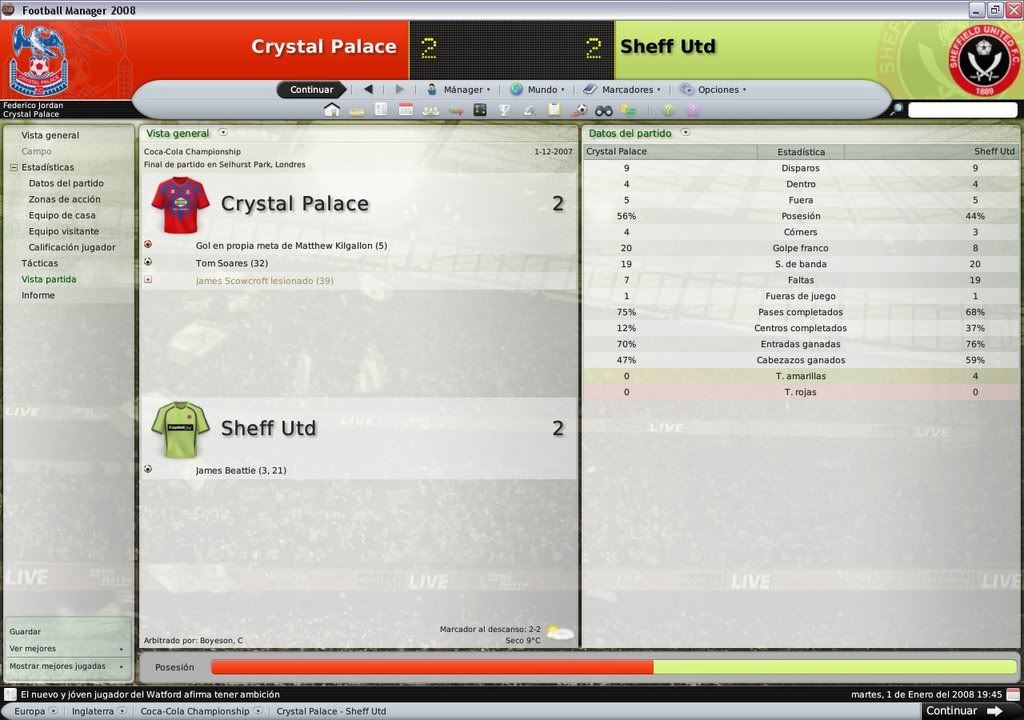Open Datos del partido in the sidebar

66,183
